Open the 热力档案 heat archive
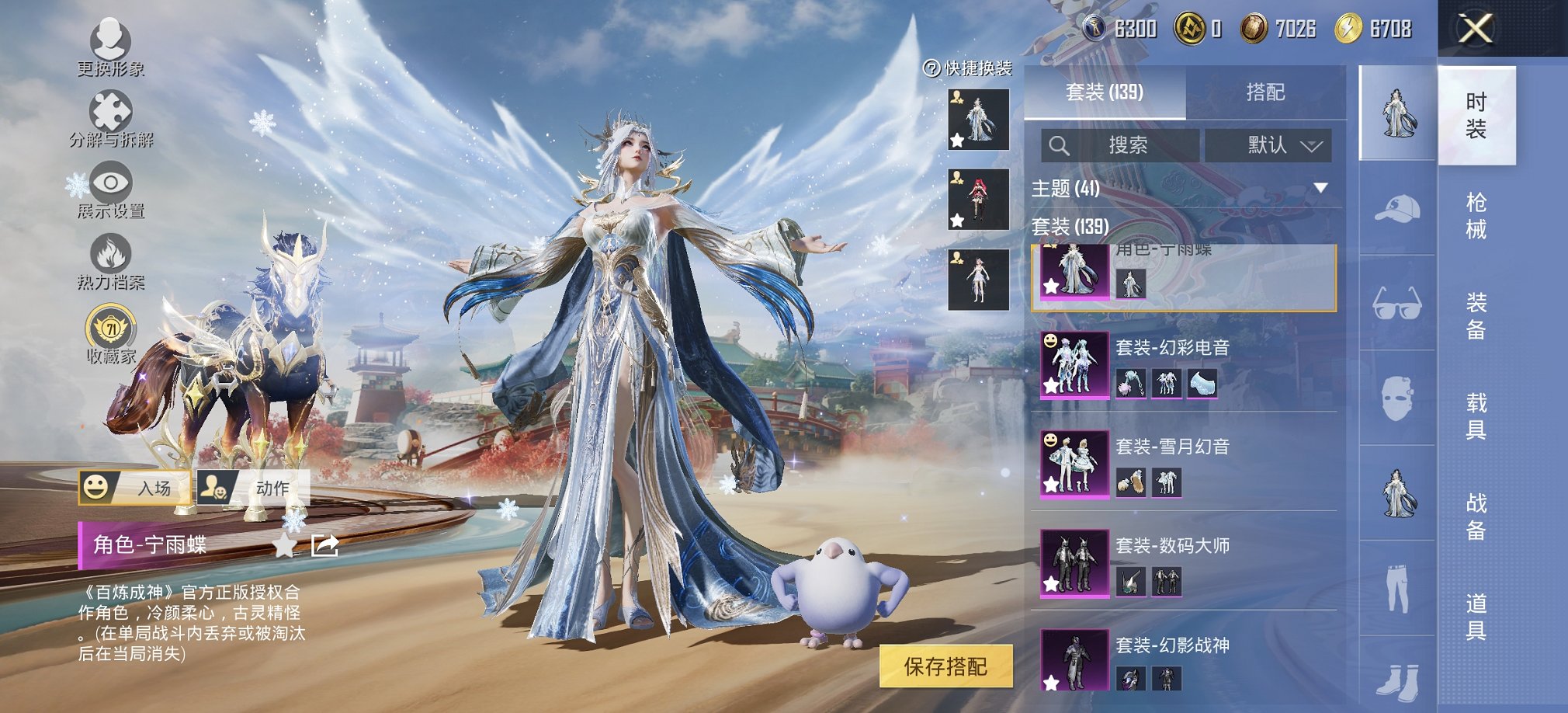1568x713 pixels. click(x=113, y=252)
